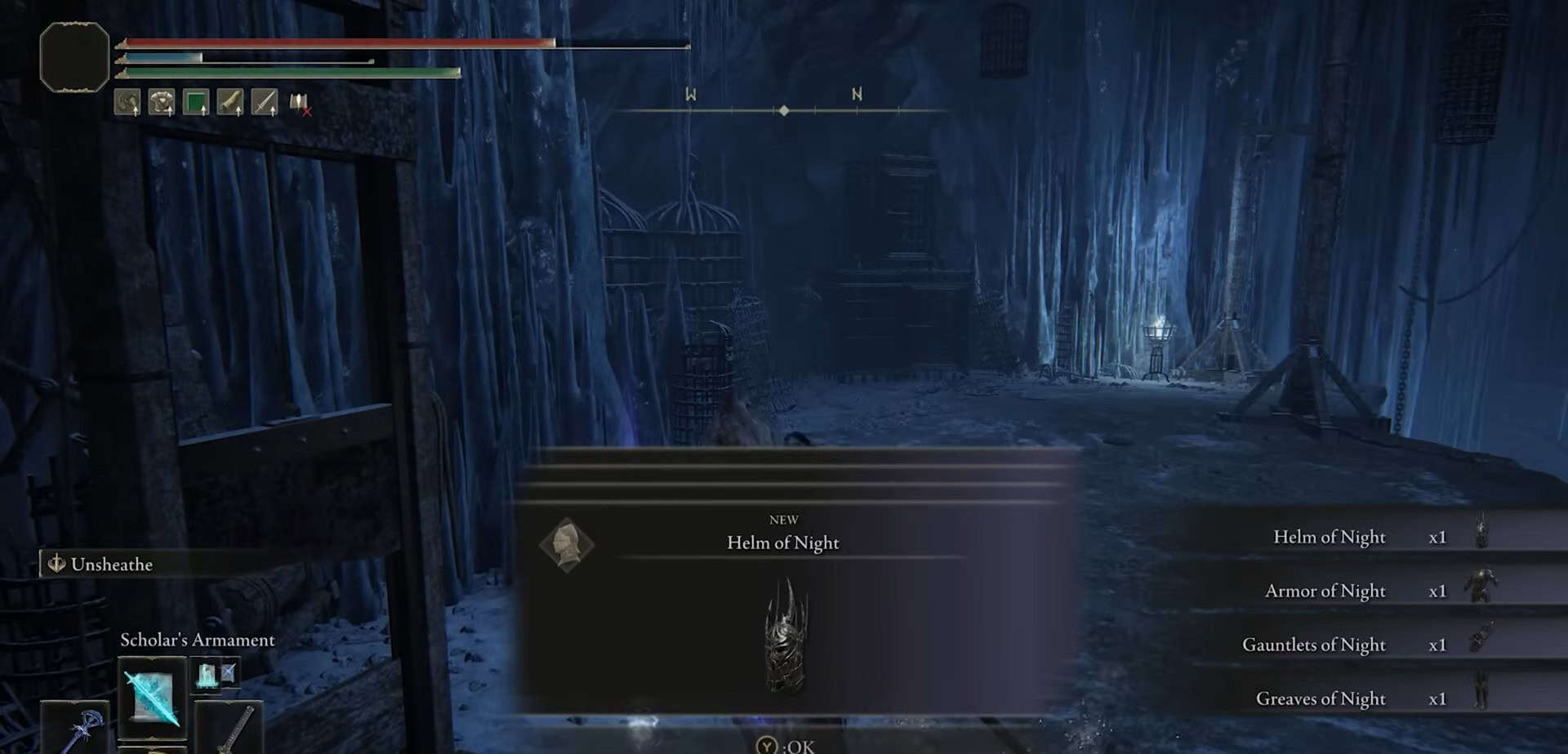The image size is (1568, 754).
Task: Toggle the sword buff status icon
Action: pos(265,101)
